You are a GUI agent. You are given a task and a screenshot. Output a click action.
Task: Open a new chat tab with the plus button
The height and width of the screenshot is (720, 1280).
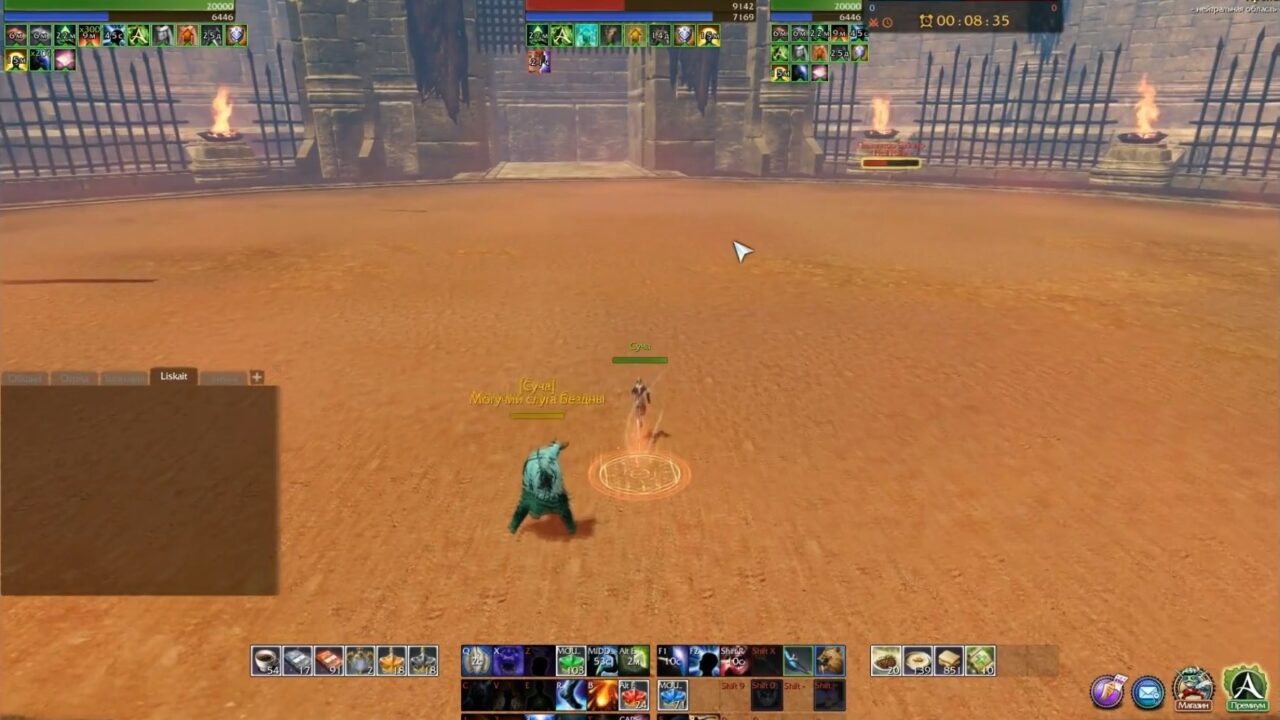pyautogui.click(x=256, y=376)
